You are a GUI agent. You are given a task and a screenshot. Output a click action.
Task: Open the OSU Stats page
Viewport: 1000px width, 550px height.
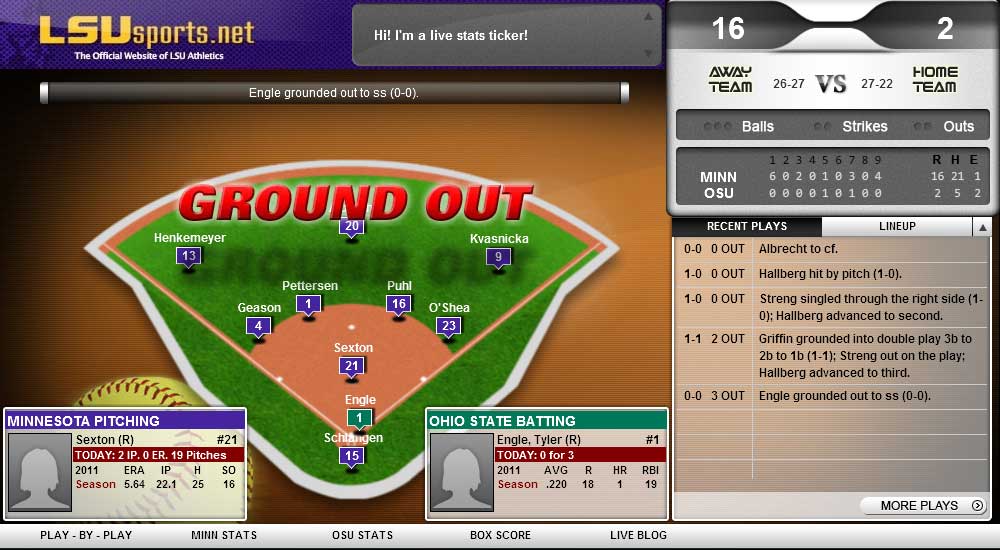(362, 535)
